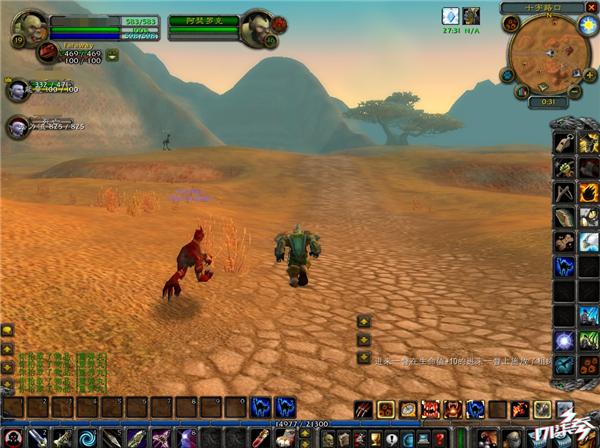Select the second party member portrait
600x448 pixels.
click(17, 127)
